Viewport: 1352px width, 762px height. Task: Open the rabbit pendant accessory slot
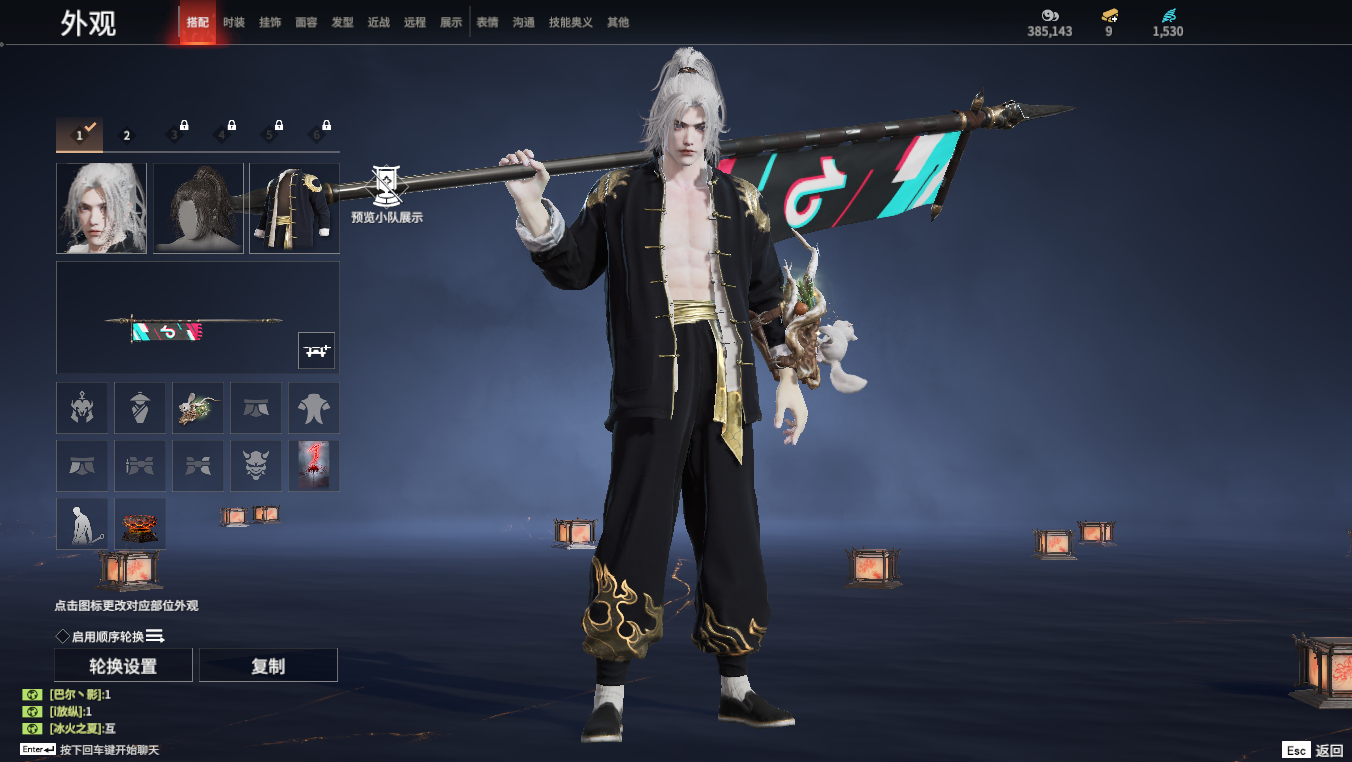point(198,407)
